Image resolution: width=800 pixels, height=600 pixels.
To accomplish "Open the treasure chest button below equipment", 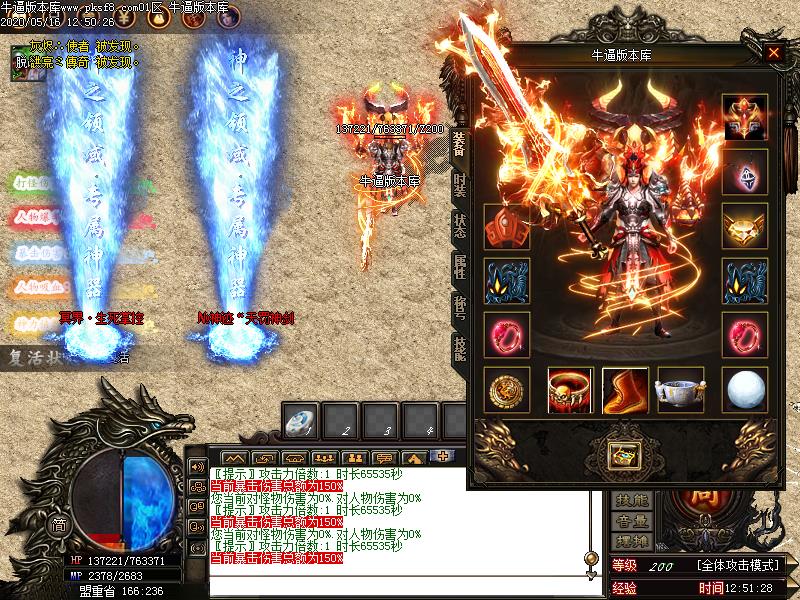I will (624, 455).
